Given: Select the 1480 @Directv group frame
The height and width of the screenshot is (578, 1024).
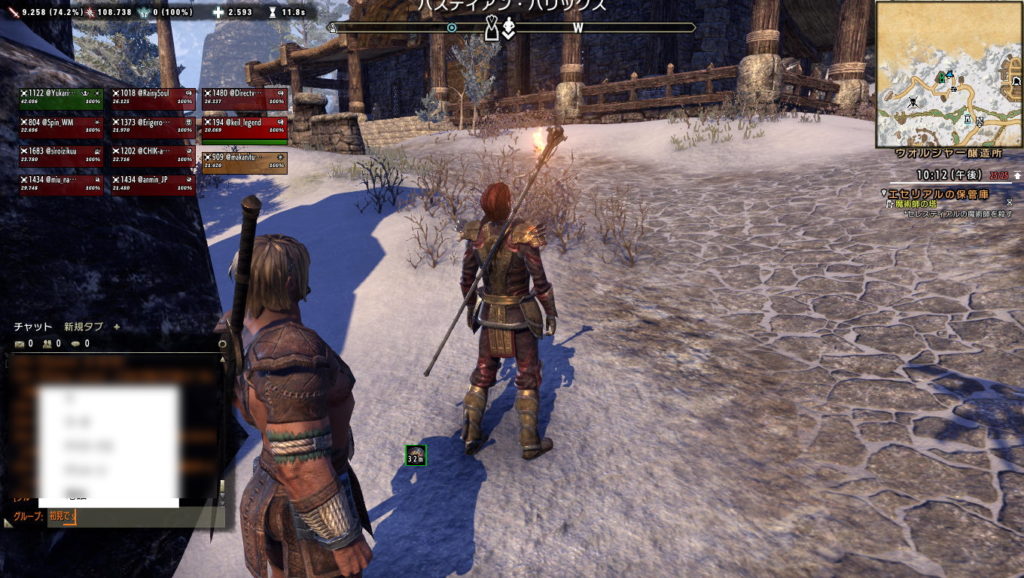Looking at the screenshot, I should [244, 97].
